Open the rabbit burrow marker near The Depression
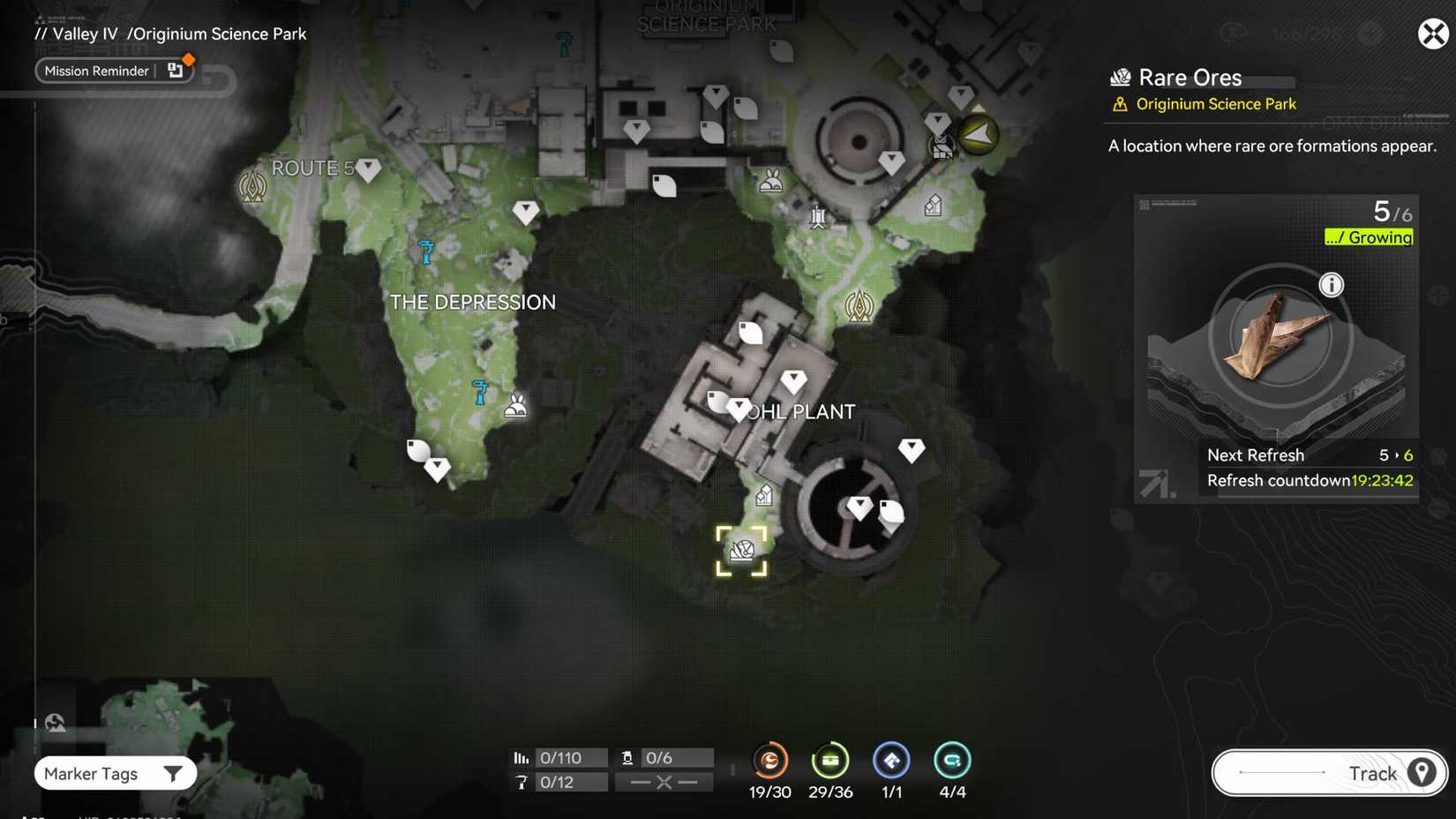This screenshot has height=819, width=1456. (x=514, y=405)
